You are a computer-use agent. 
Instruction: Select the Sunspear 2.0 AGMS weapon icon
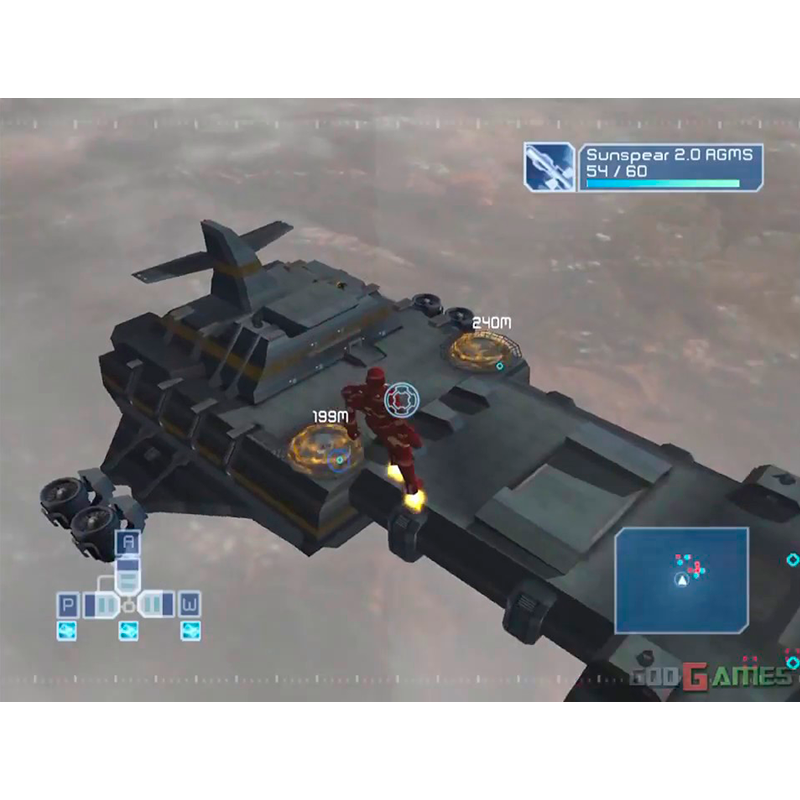click(x=550, y=167)
